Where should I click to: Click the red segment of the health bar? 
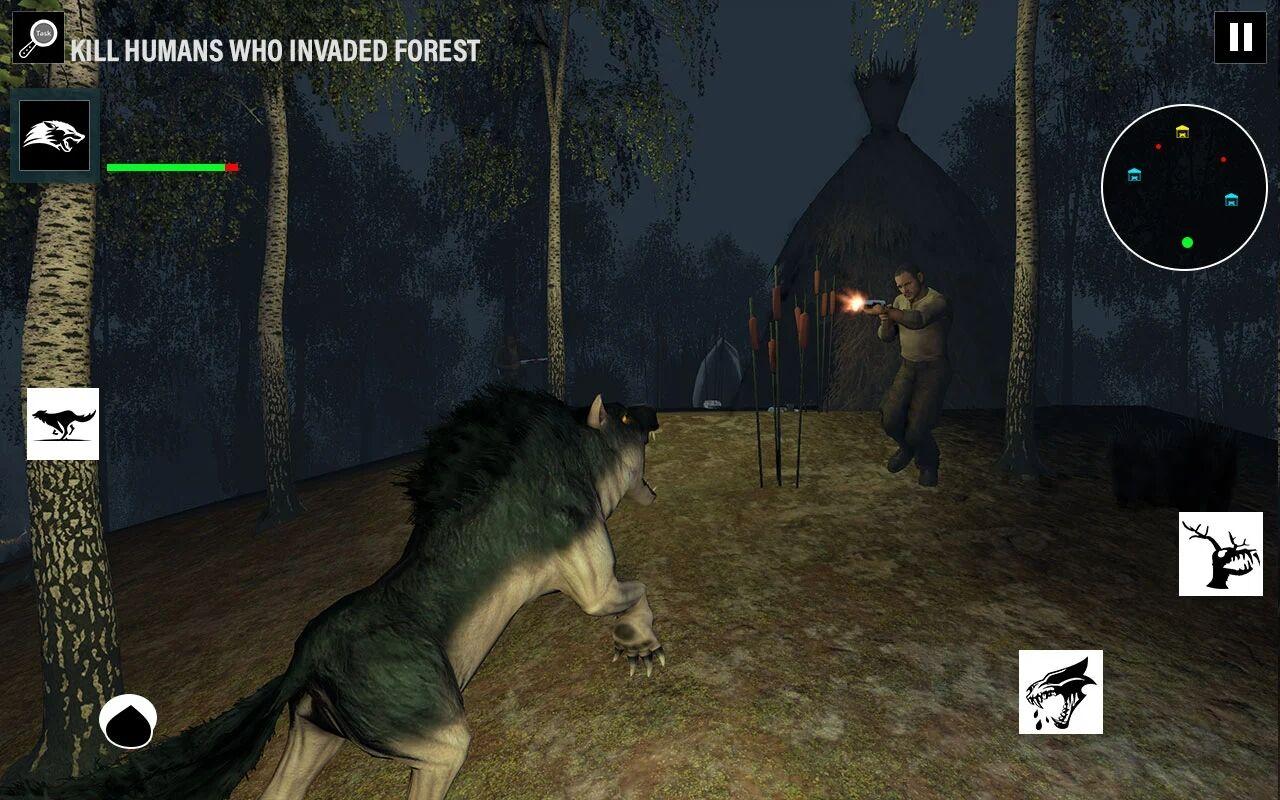(230, 167)
